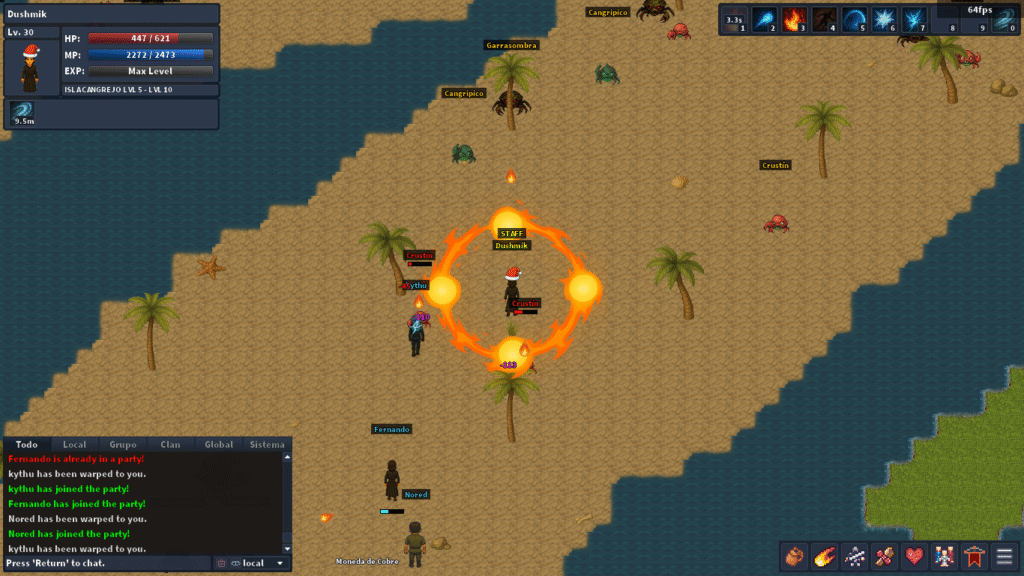The height and width of the screenshot is (576, 1024).
Task: Open the main hamburger menu
Action: click(1003, 556)
